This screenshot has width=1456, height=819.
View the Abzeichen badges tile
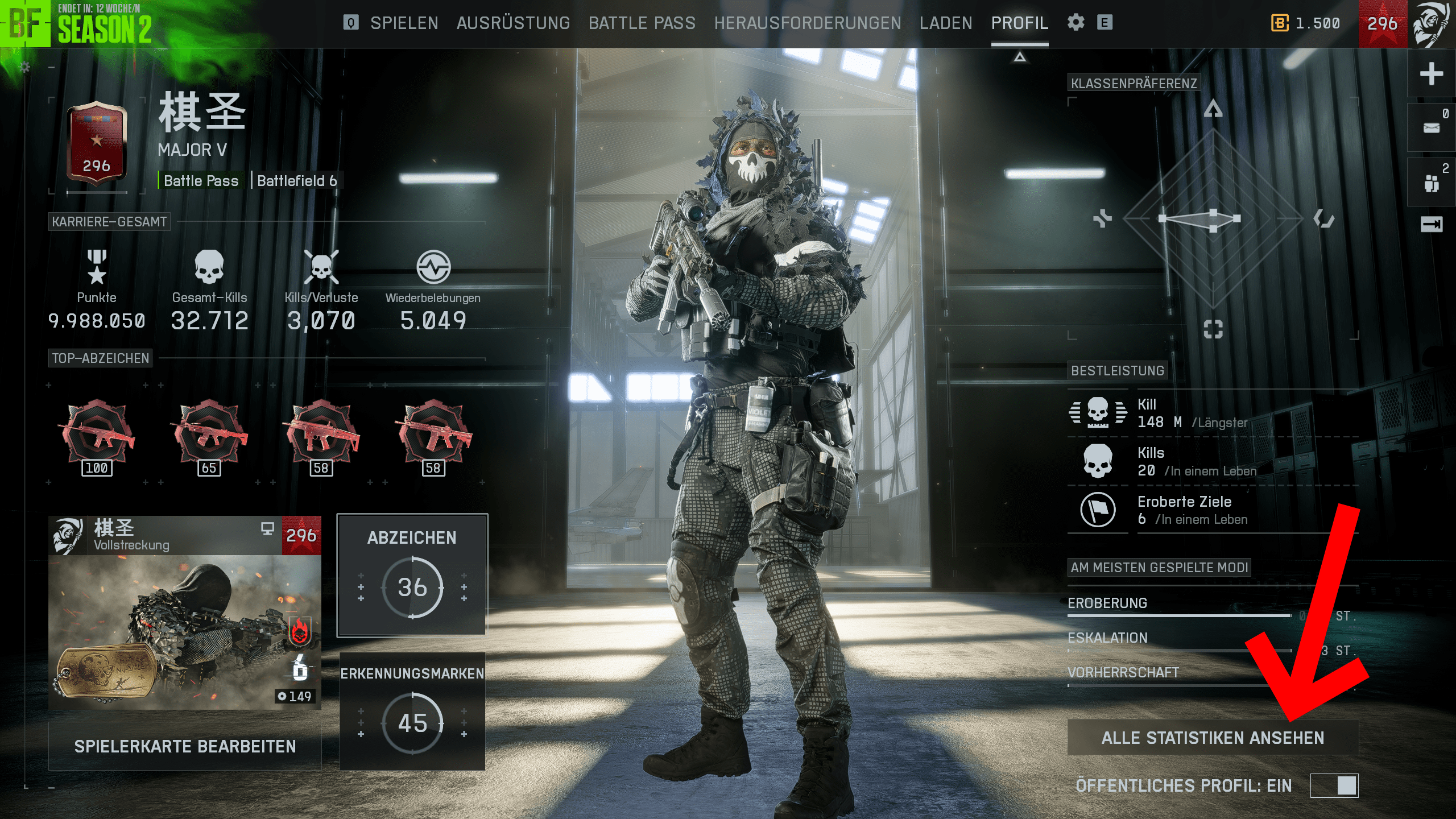point(412,575)
